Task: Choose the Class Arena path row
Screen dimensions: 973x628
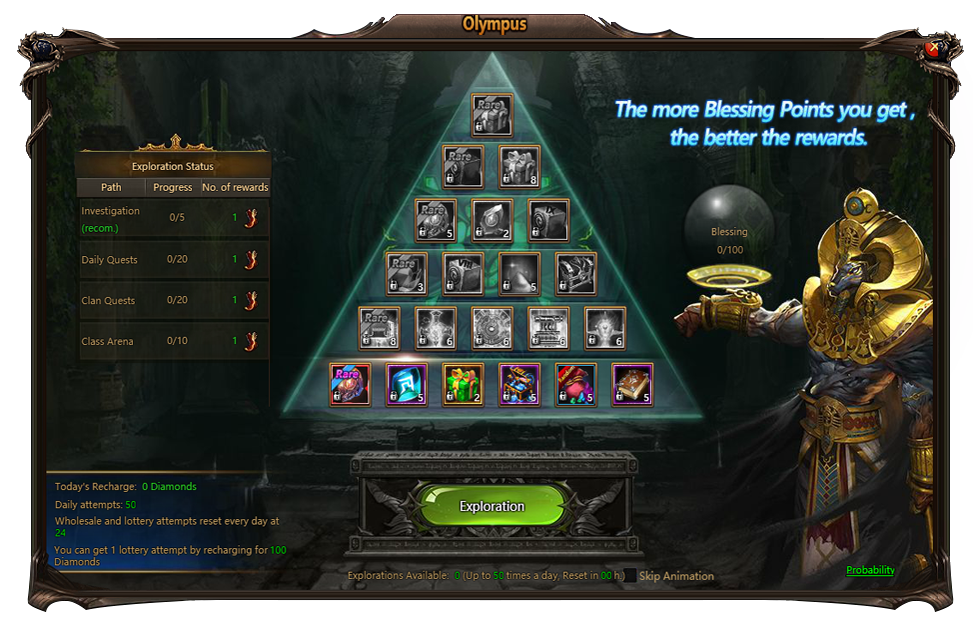Action: click(x=173, y=341)
